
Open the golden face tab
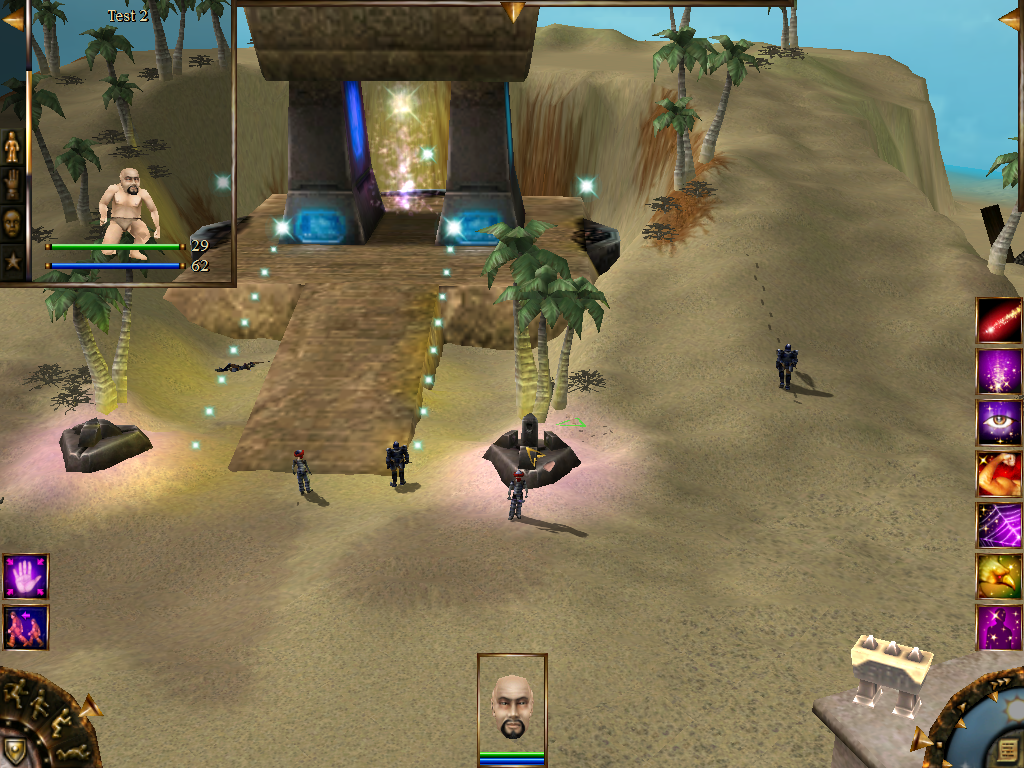point(12,222)
